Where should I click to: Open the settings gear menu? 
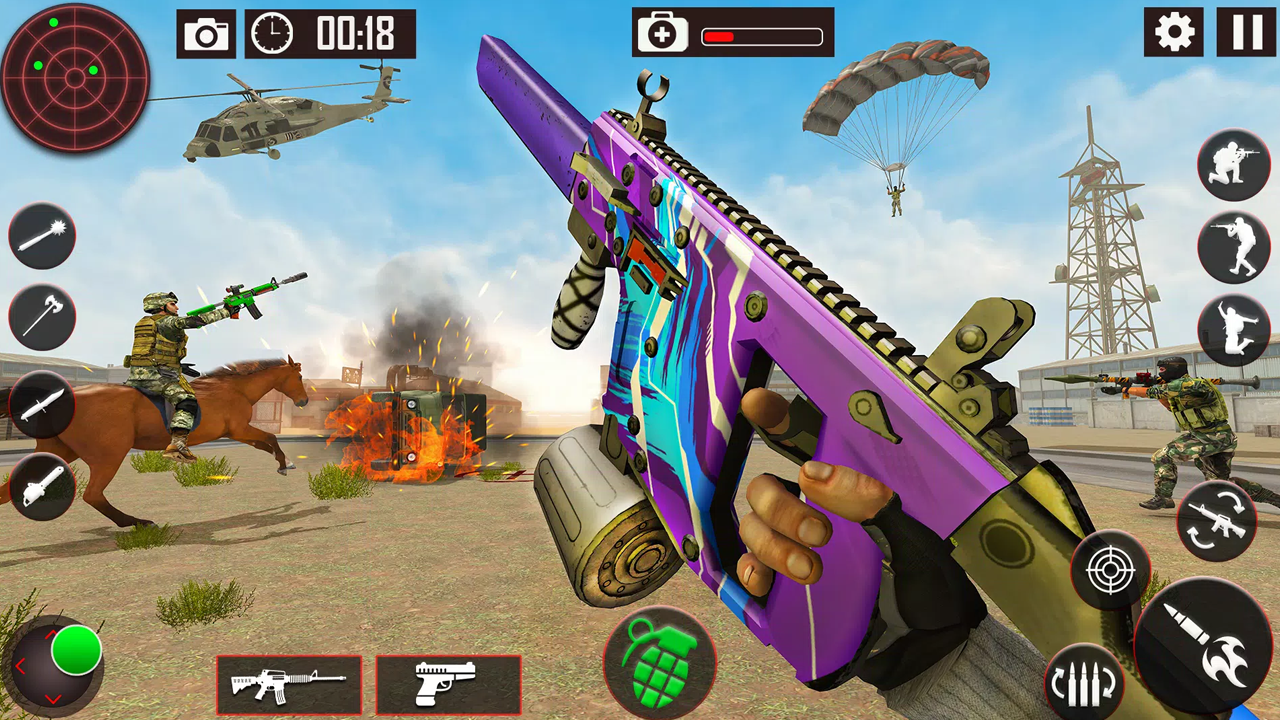1172,33
